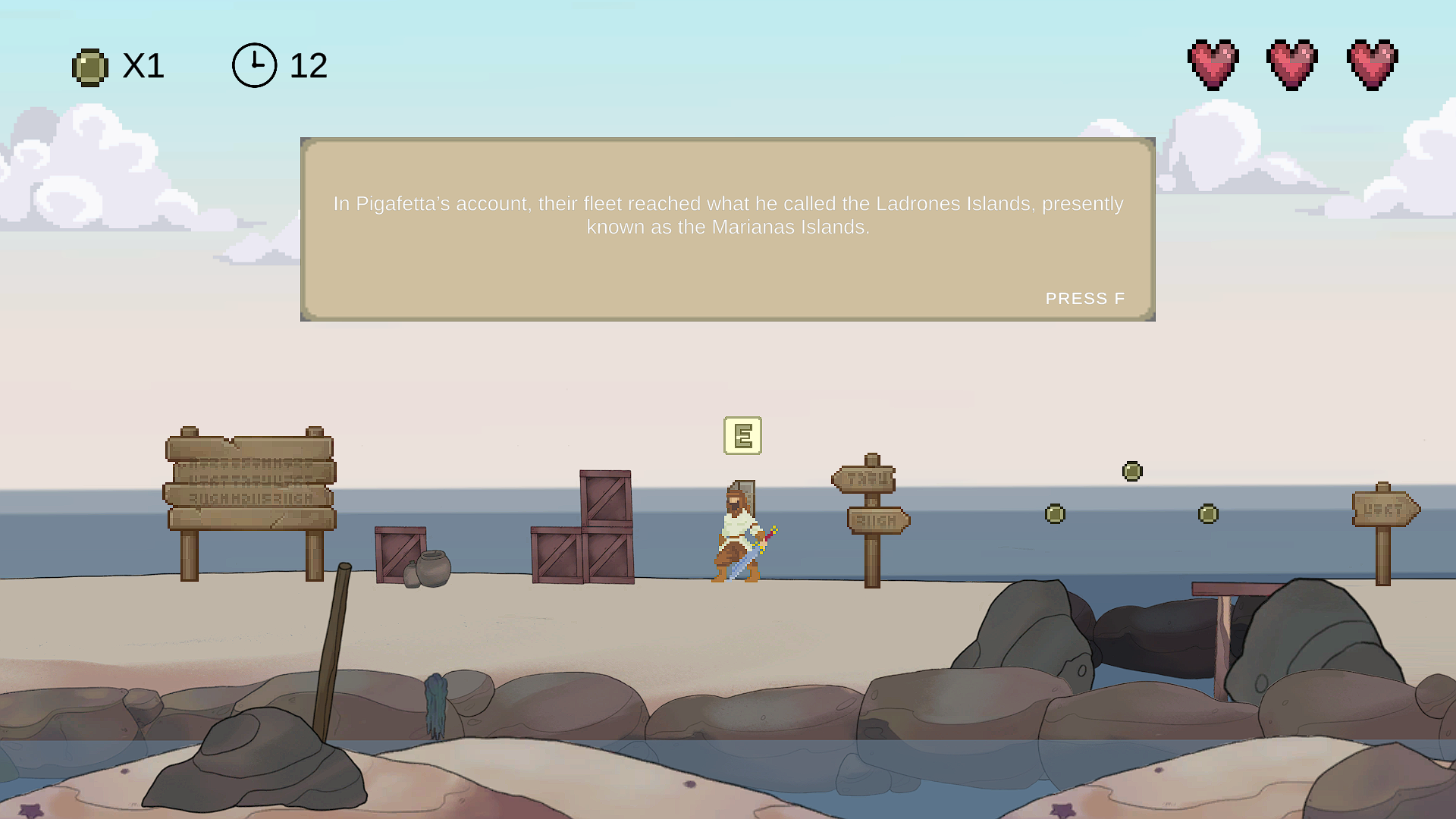Collect the highest floating coin near the sea

1131,471
